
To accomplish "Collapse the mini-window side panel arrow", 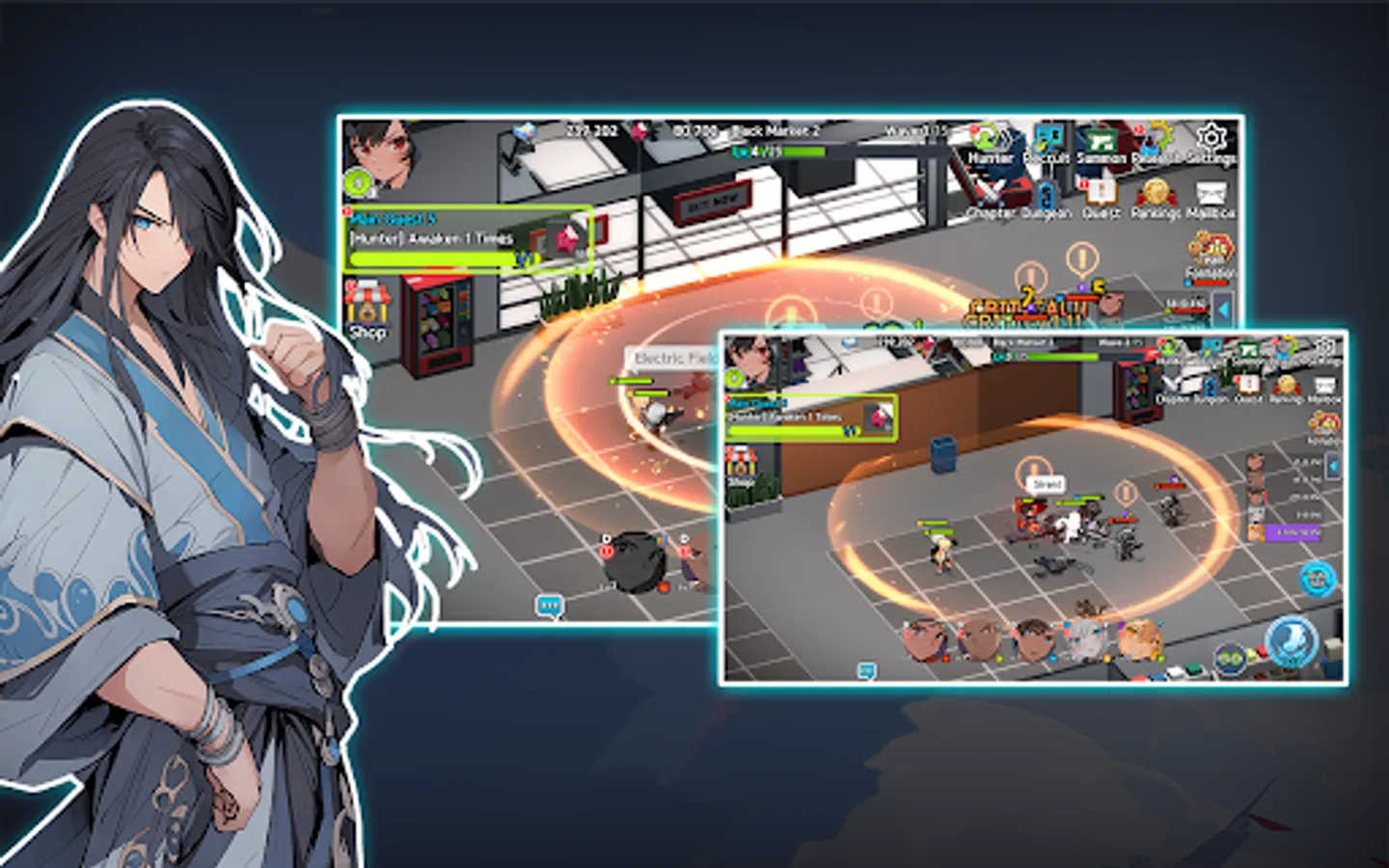I will [x=1333, y=466].
